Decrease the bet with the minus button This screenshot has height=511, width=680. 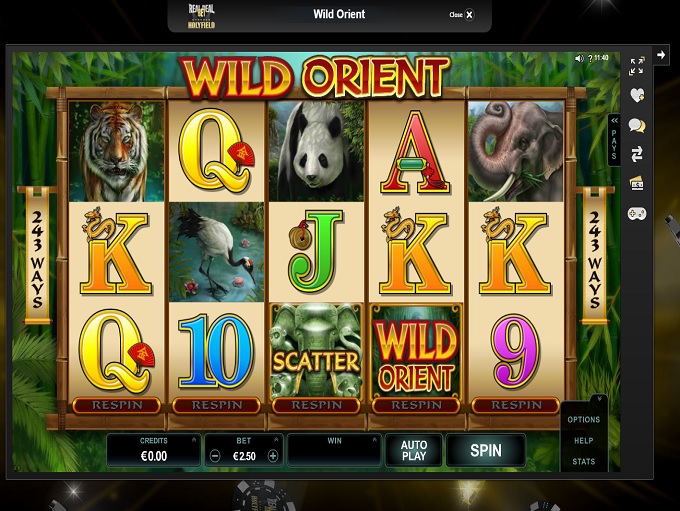tap(215, 455)
